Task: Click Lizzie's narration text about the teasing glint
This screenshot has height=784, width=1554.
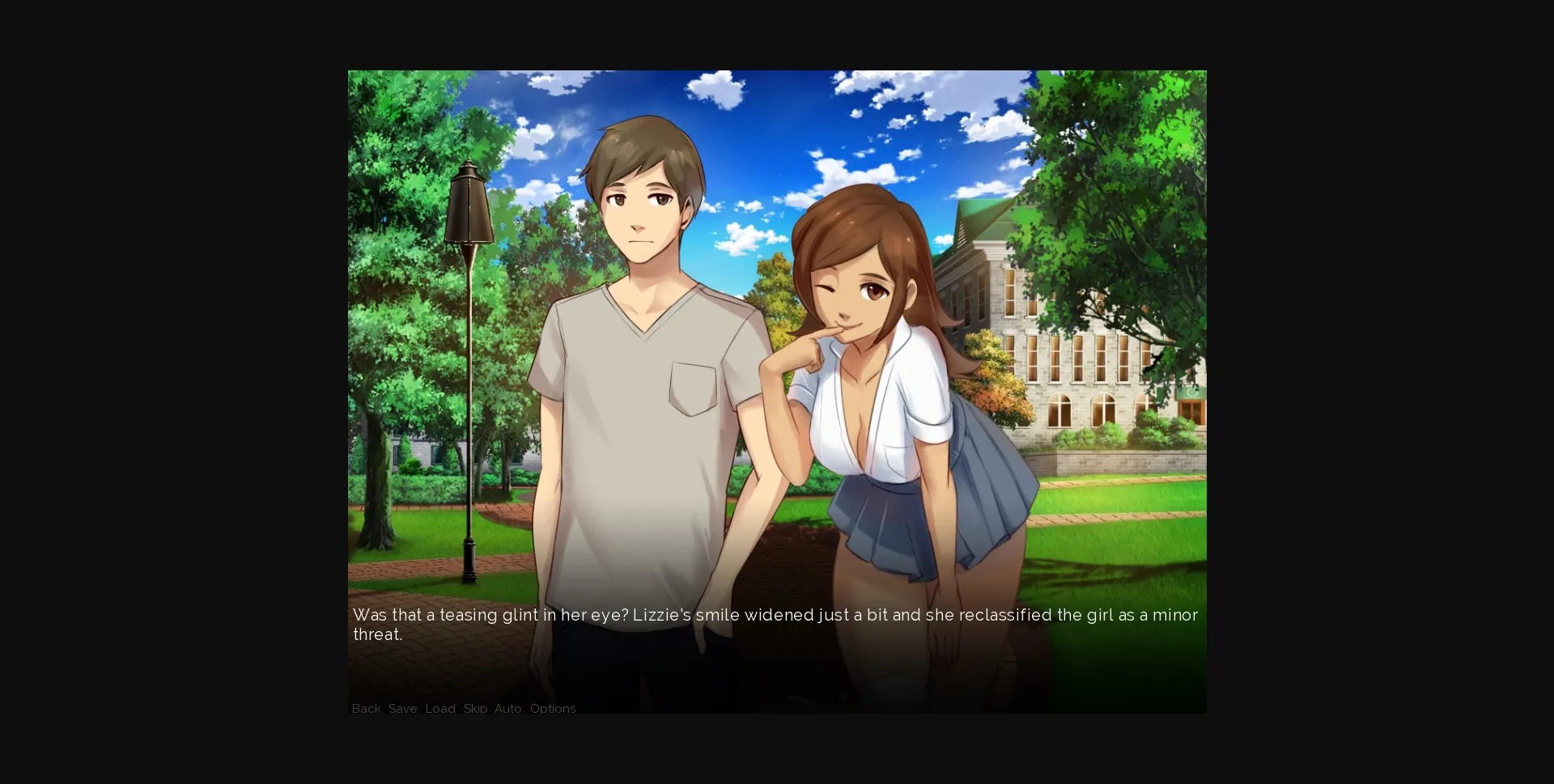Action: [x=728, y=615]
